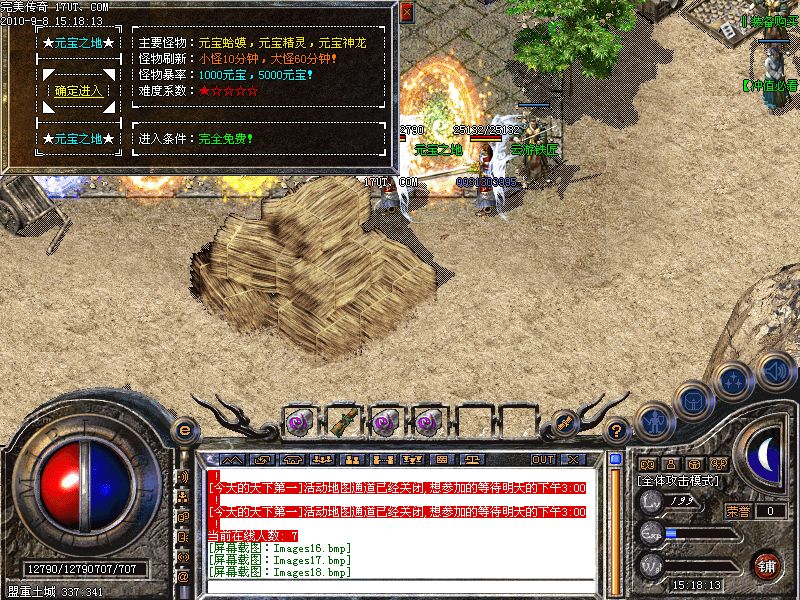Click the crossed tools icon beside hotbar

pyautogui.click(x=565, y=420)
